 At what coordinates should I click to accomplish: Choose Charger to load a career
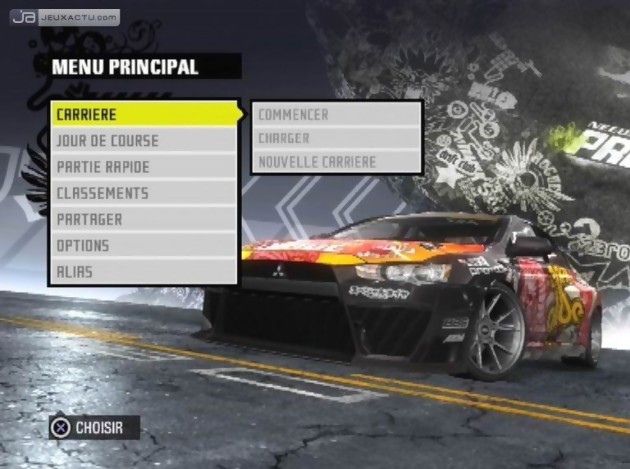click(x=336, y=138)
